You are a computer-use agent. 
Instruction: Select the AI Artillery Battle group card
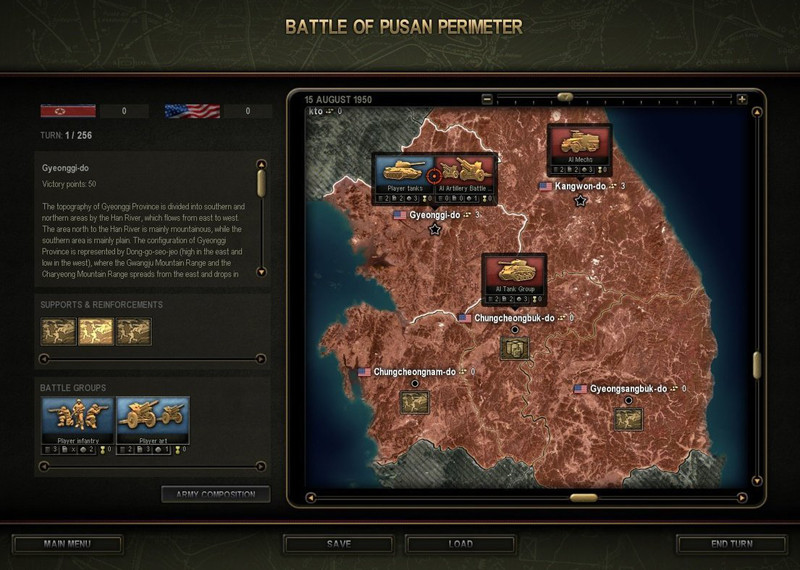click(466, 173)
